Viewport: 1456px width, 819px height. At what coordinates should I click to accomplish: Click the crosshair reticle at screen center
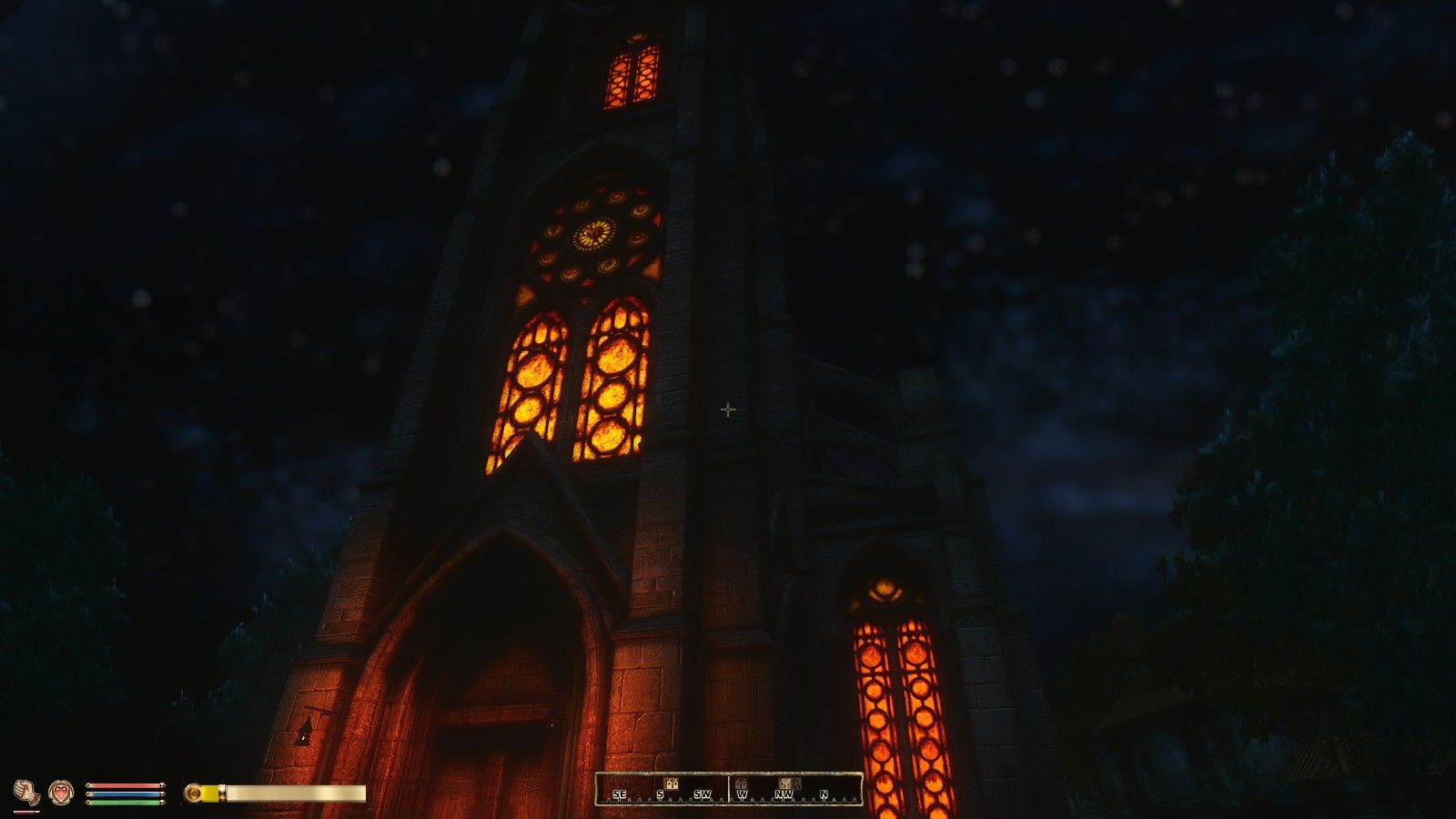pyautogui.click(x=728, y=410)
